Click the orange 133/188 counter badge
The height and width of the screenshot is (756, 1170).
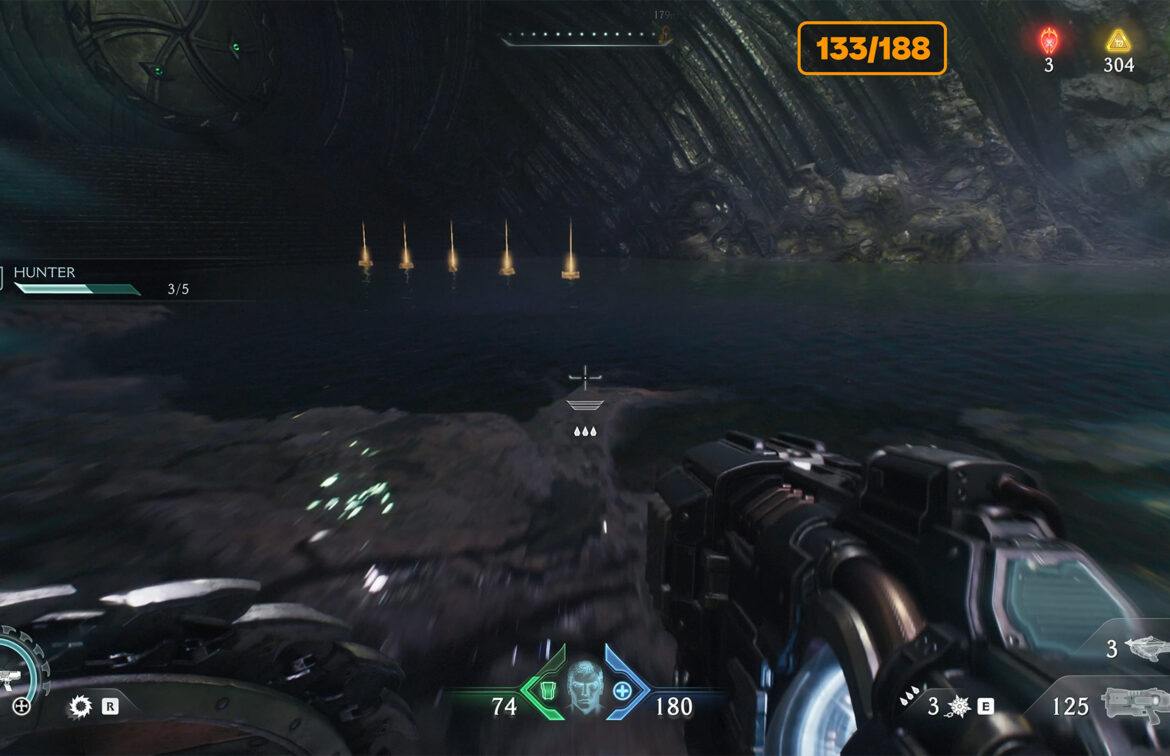(x=871, y=48)
